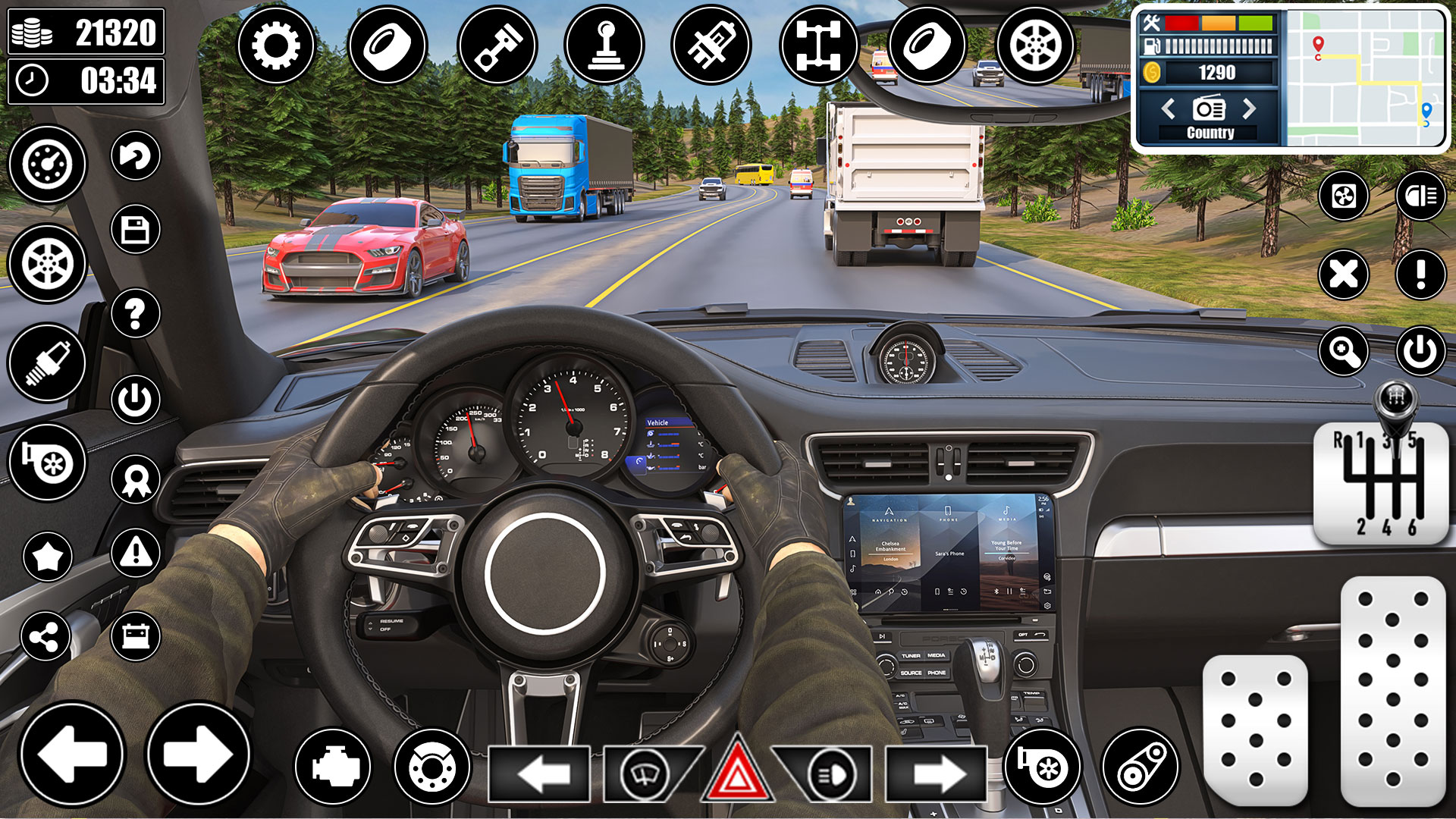Open the route minimap
The width and height of the screenshot is (1456, 819).
pos(1365,78)
